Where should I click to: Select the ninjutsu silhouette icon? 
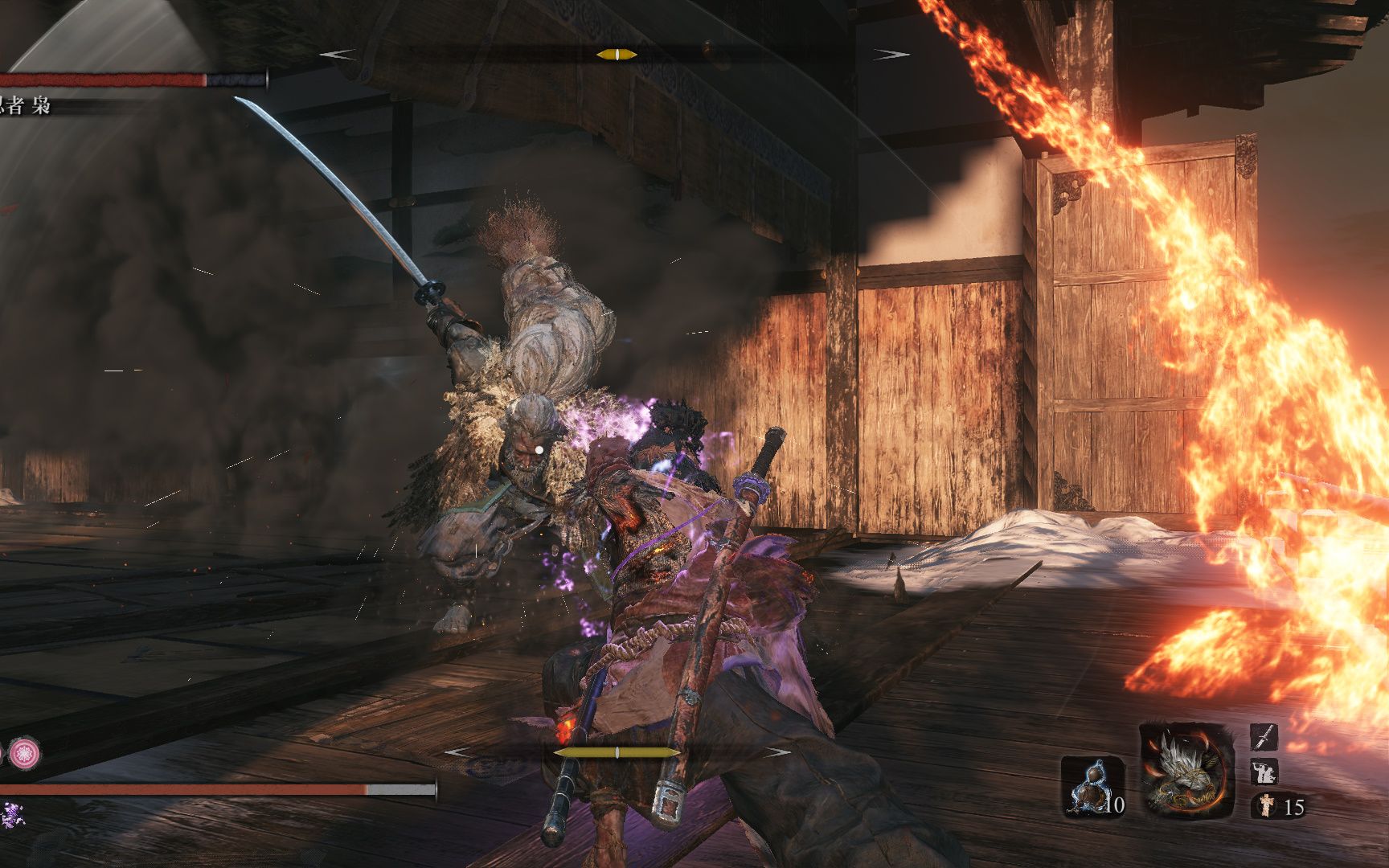tap(1264, 772)
